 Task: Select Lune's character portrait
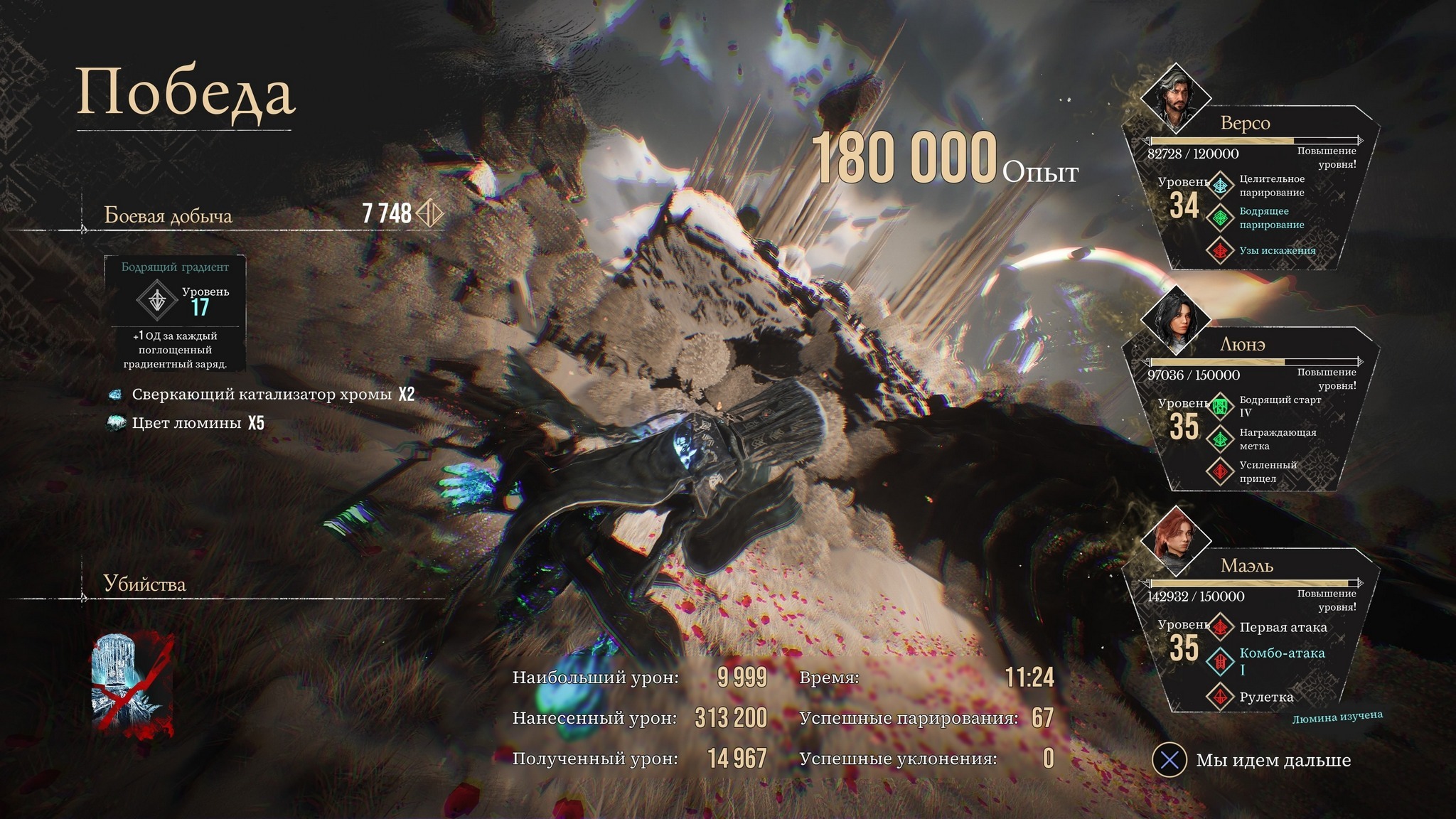[1175, 319]
